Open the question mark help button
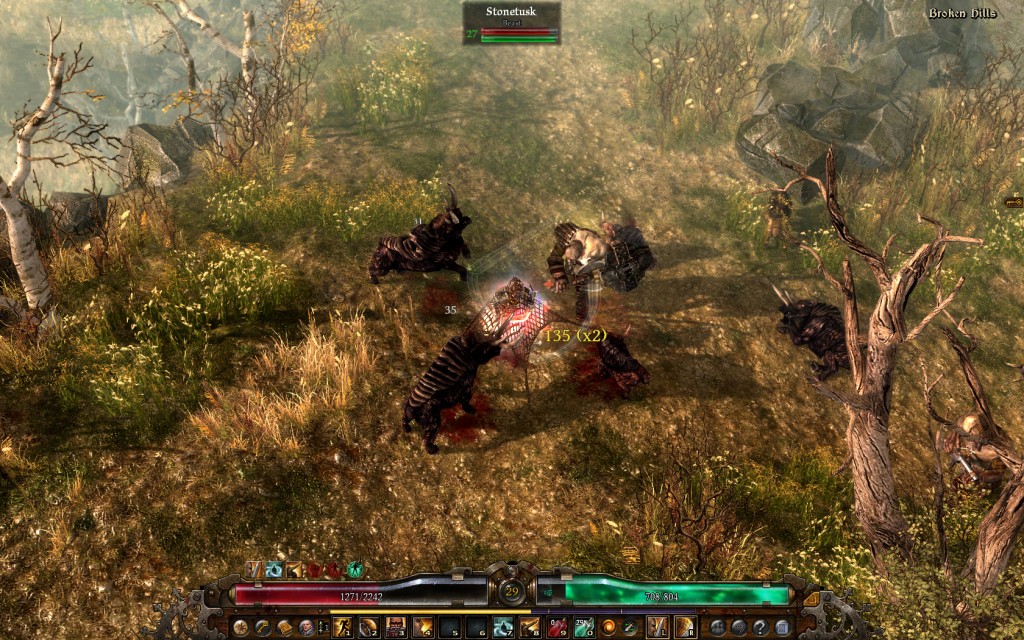Image resolution: width=1024 pixels, height=640 pixels. pos(762,627)
